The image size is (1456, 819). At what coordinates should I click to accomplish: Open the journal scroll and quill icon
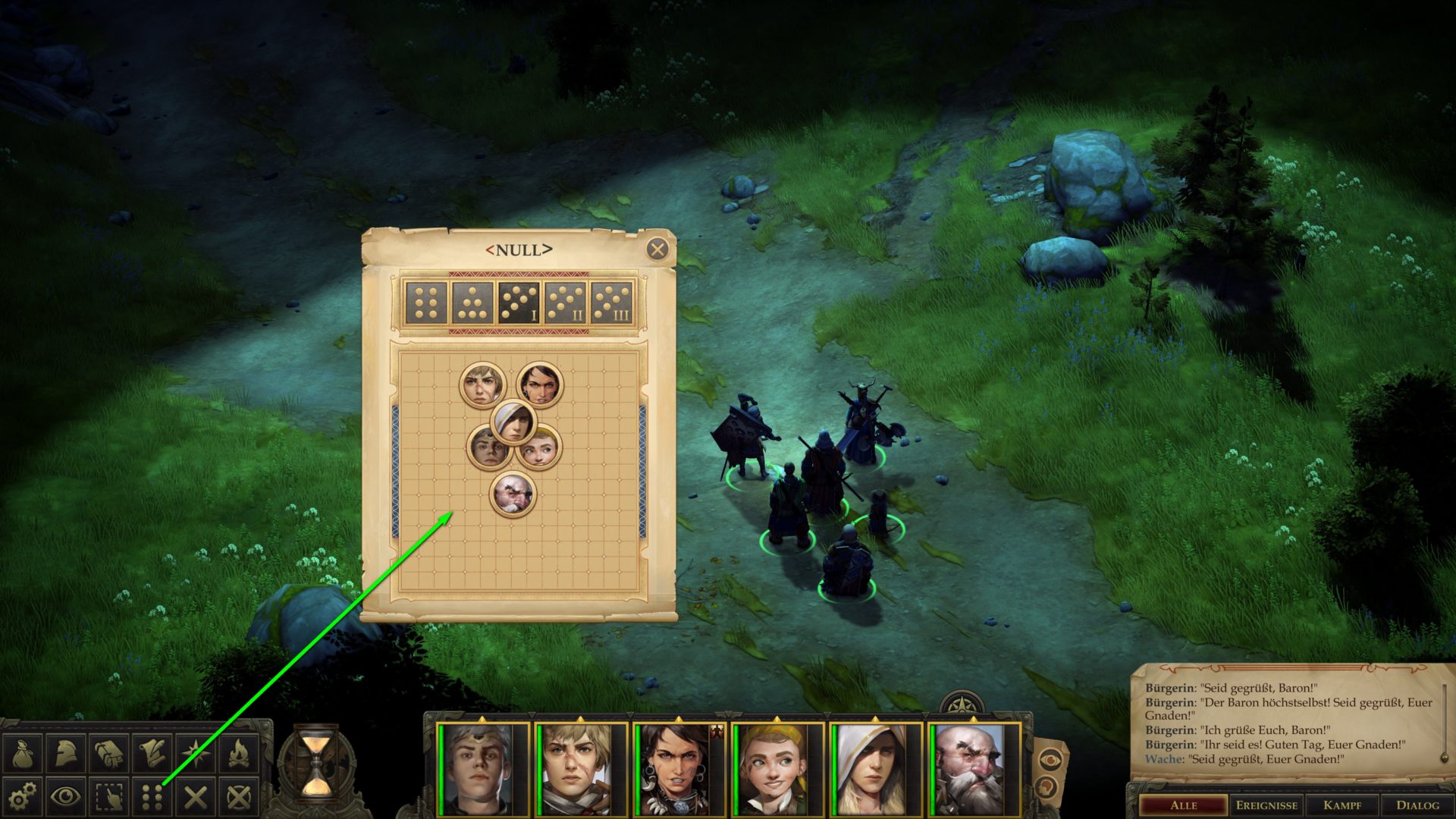coord(152,753)
